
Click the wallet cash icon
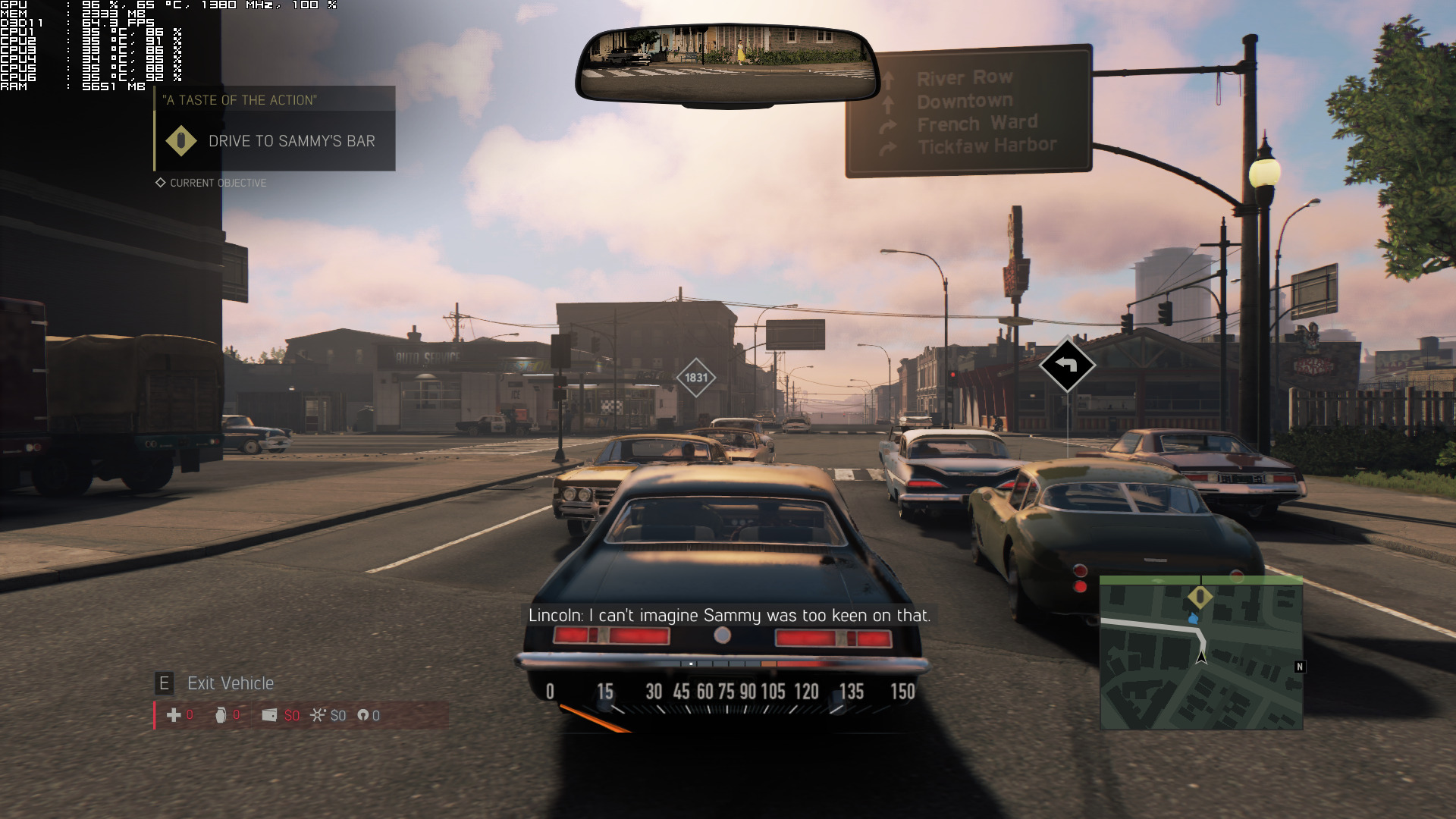click(x=269, y=715)
